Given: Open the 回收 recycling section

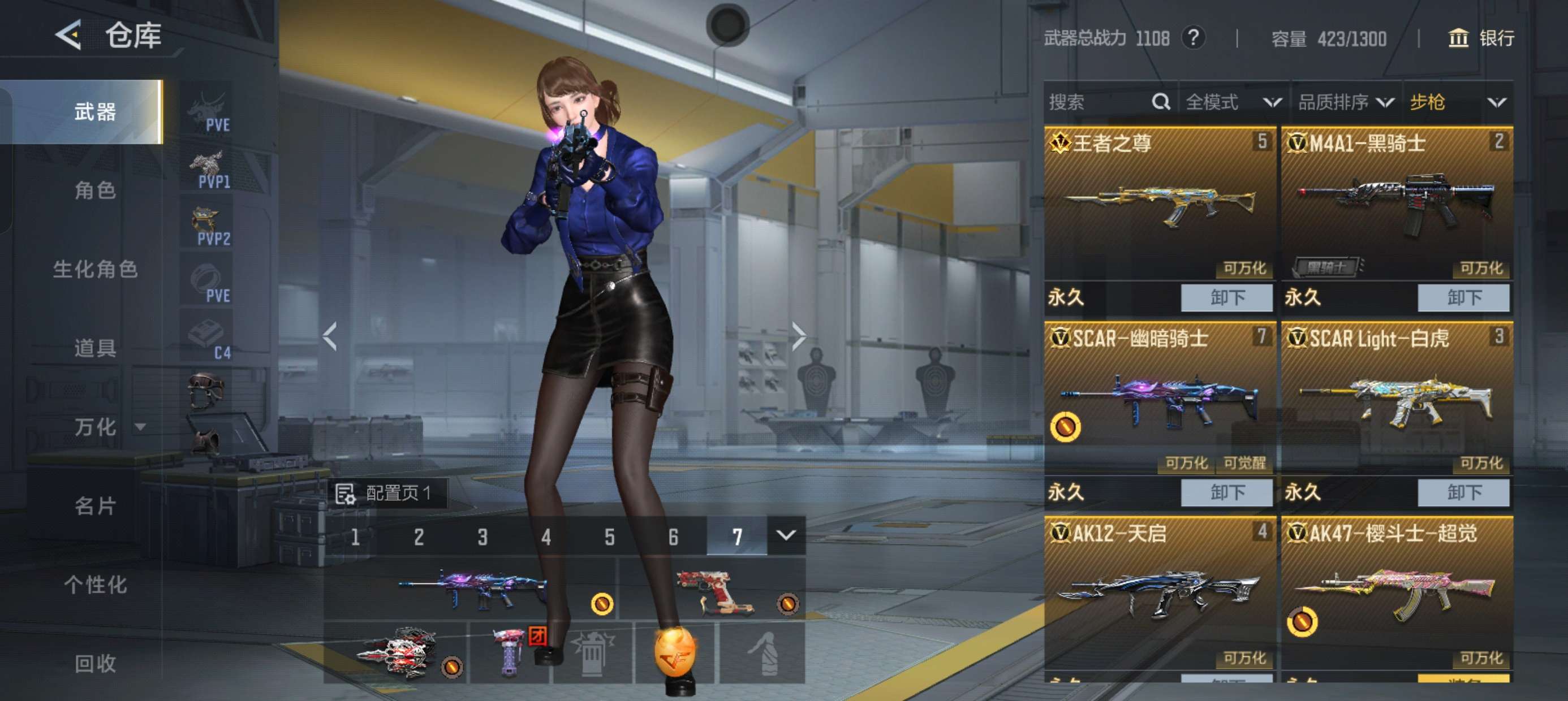Looking at the screenshot, I should (x=95, y=663).
